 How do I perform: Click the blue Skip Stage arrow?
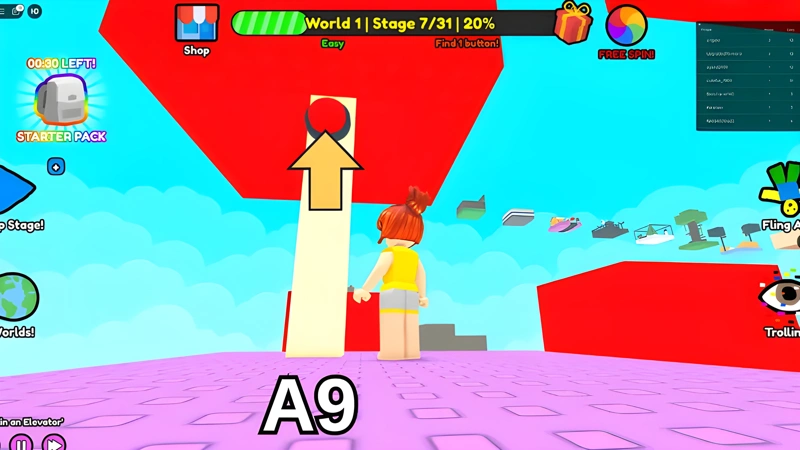coord(14,188)
